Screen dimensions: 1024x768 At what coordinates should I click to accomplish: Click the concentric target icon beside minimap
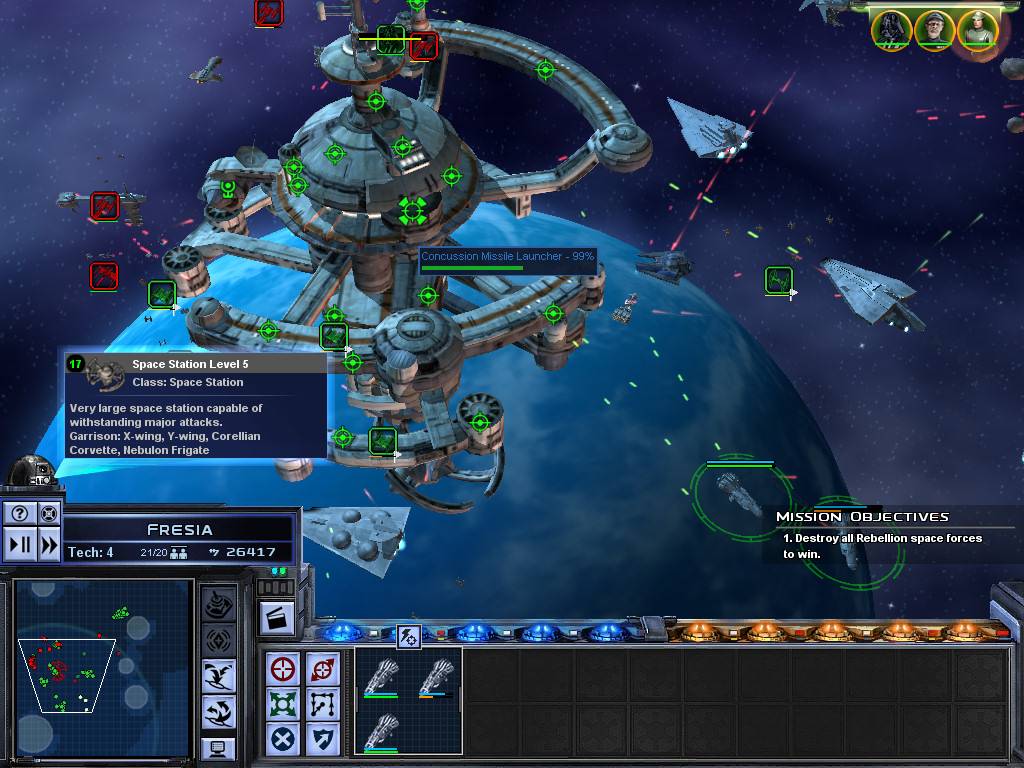pos(219,640)
